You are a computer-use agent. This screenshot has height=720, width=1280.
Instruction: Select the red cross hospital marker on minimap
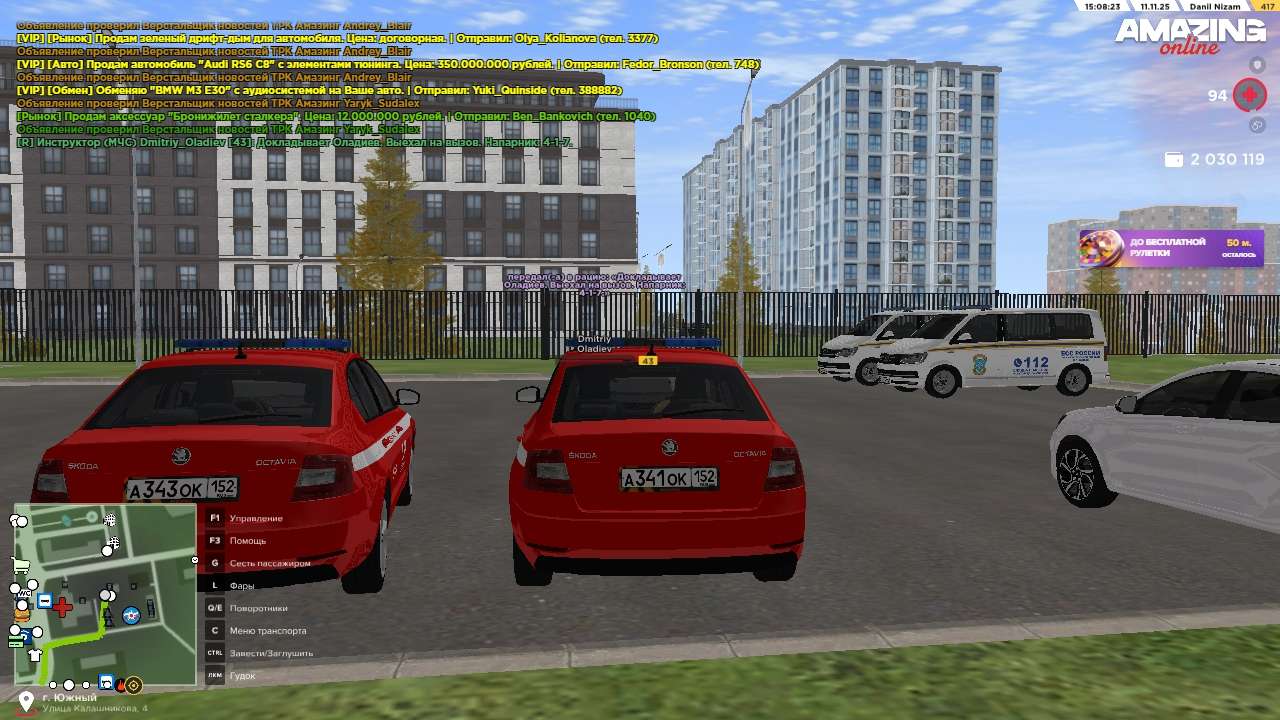tap(62, 606)
